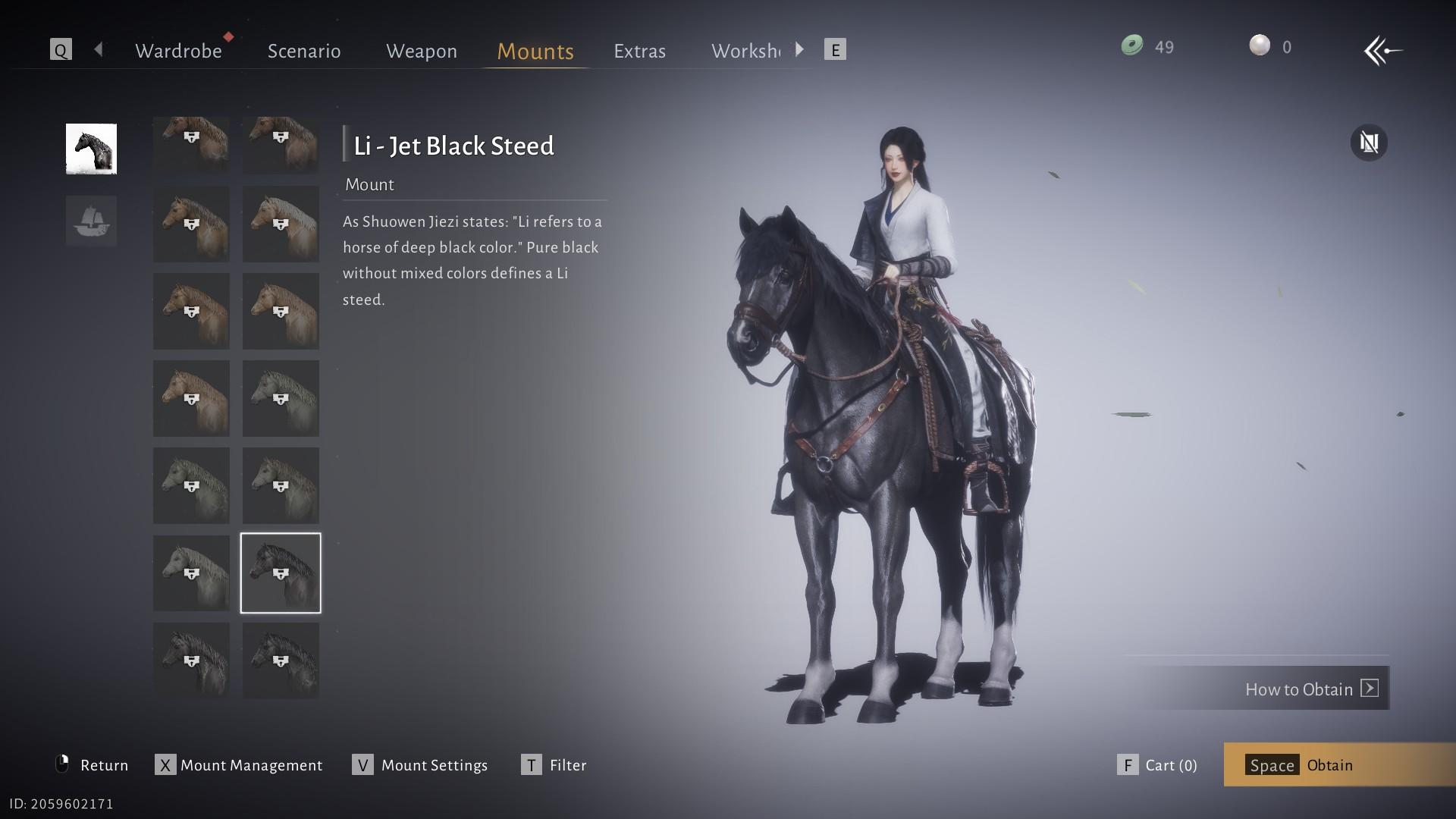Select the Weapon tab

422,51
